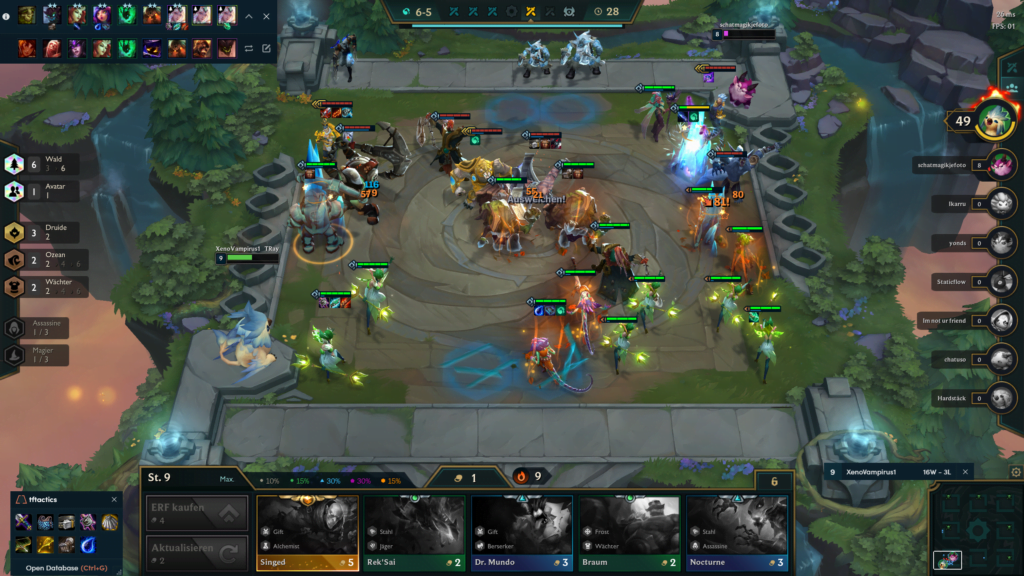Collapse the team comp overlay
Viewport: 1024px width, 576px height.
click(x=250, y=17)
